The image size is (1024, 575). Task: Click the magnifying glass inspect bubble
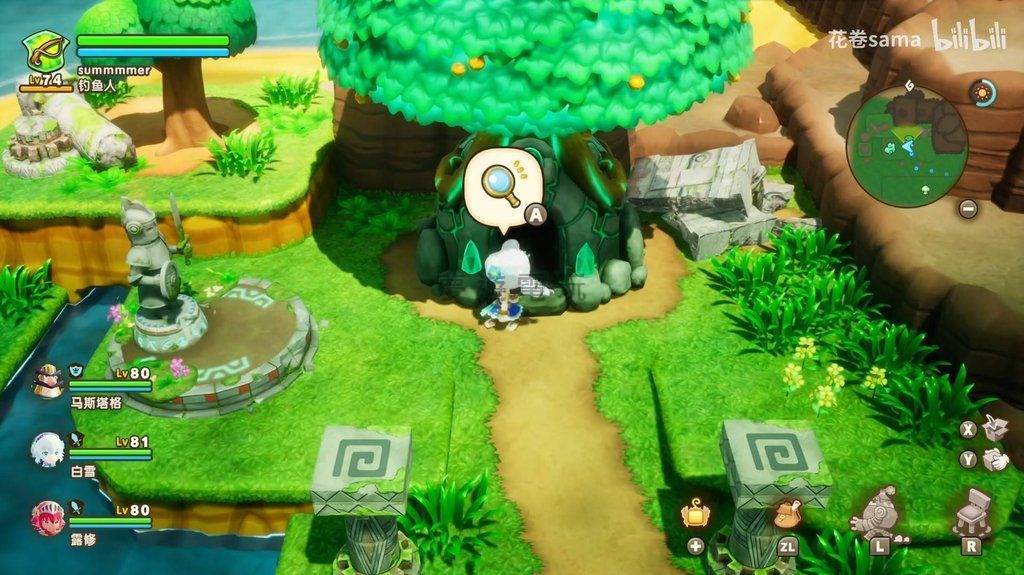point(499,187)
